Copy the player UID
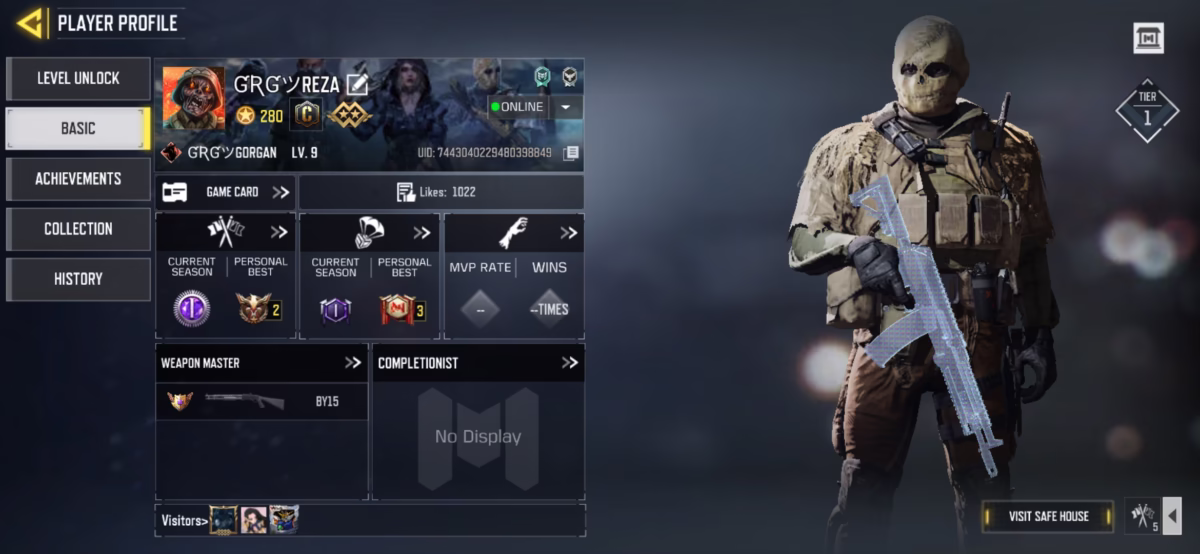Image resolution: width=1200 pixels, height=554 pixels. click(x=571, y=153)
